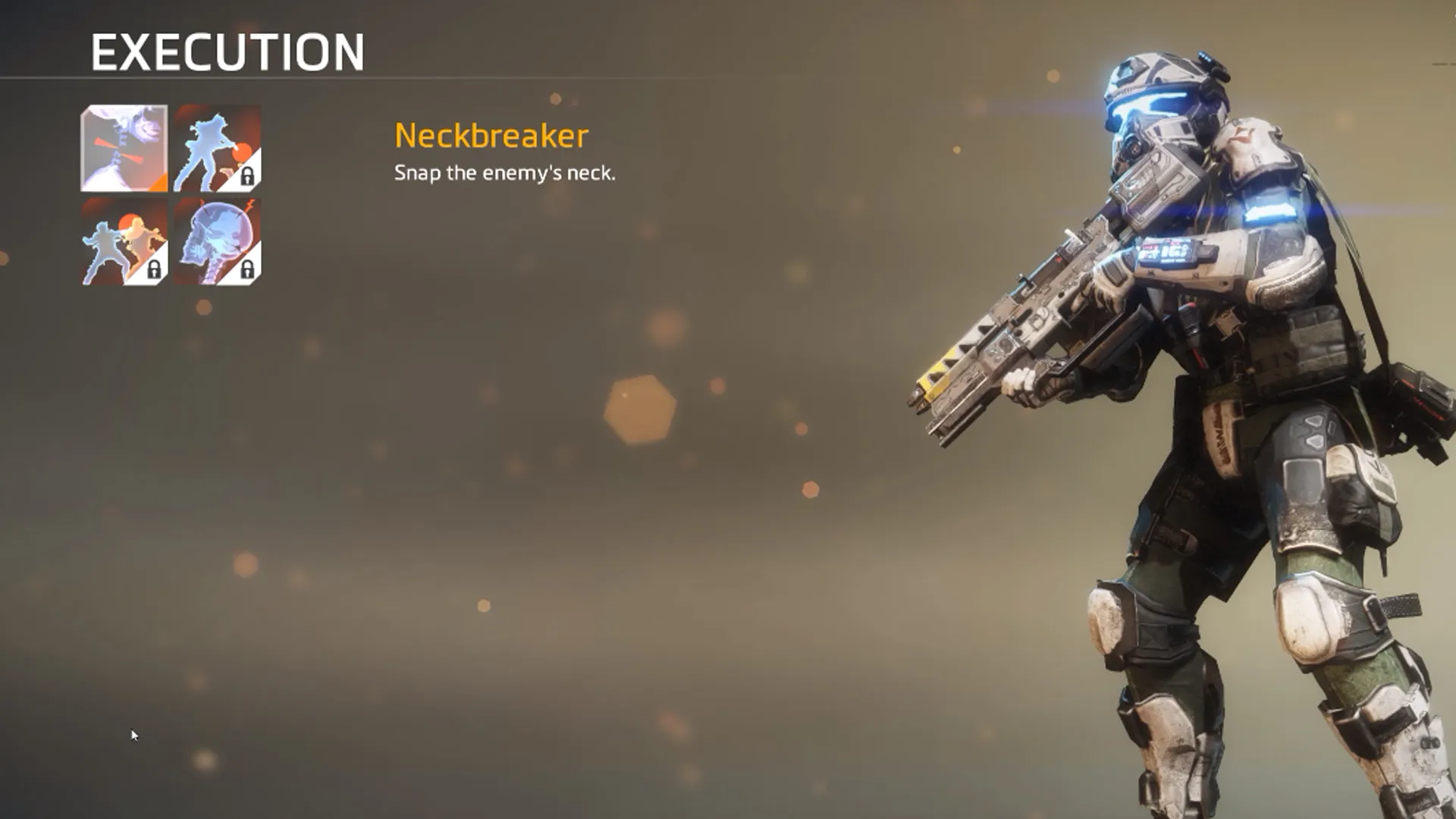Click the dueling pilots execution artwork
This screenshot has width=1456, height=819.
[120, 244]
